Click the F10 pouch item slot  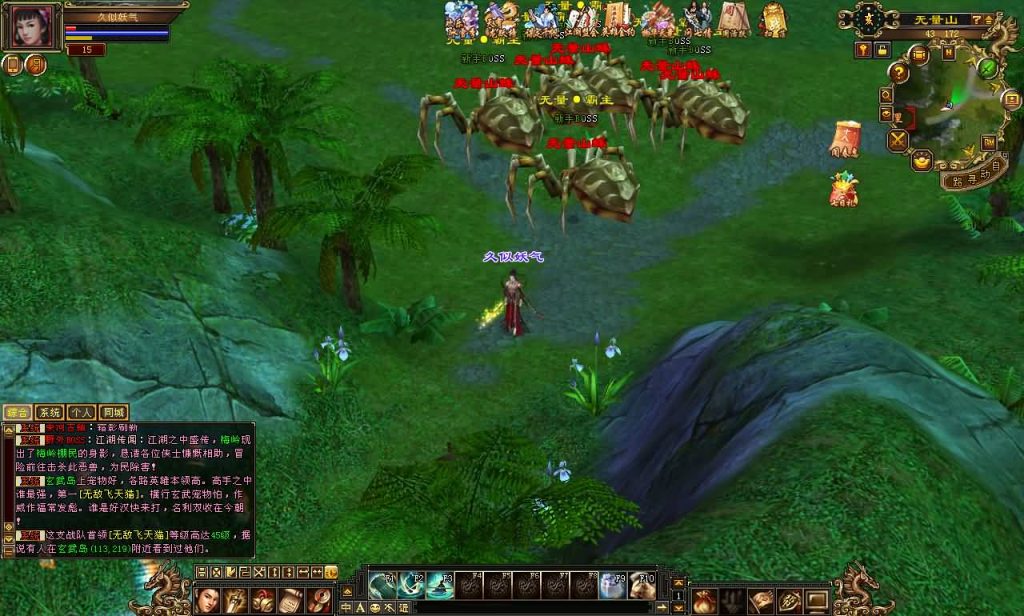tap(642, 585)
